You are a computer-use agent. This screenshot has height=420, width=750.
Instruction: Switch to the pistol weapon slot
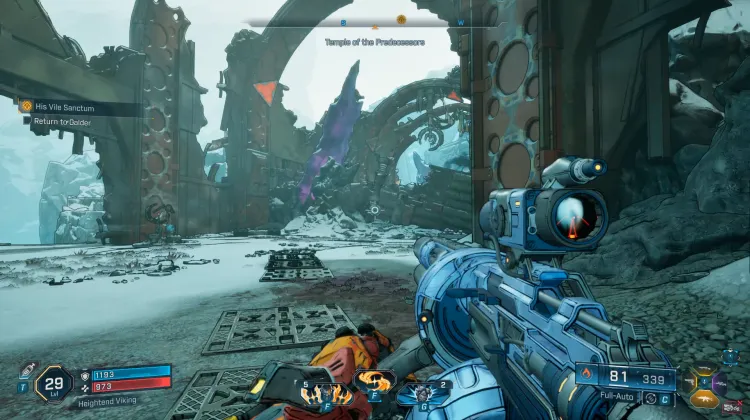point(689,383)
